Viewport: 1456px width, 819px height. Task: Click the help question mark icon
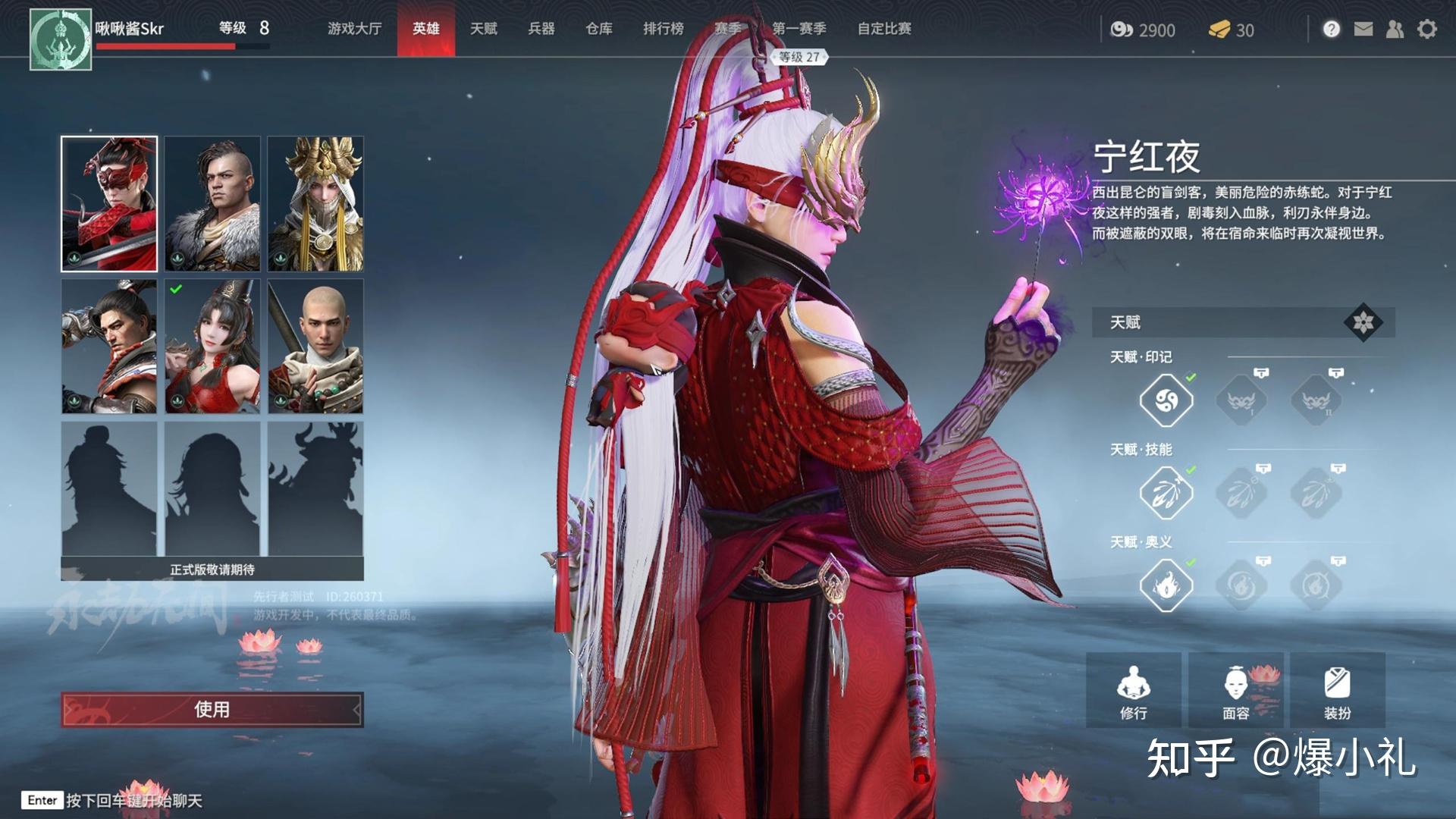point(1332,30)
